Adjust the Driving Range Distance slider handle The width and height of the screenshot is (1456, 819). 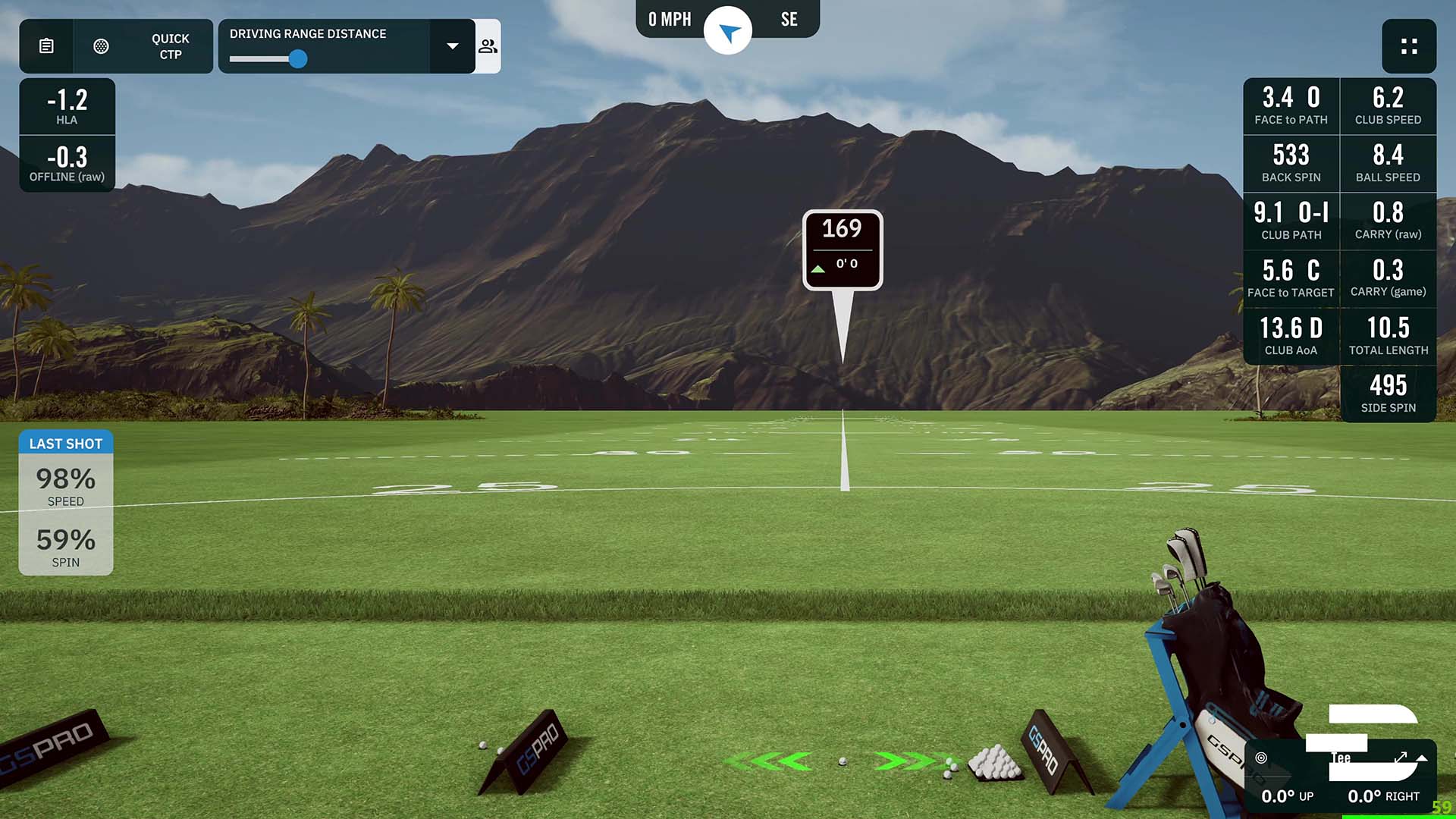pos(298,58)
